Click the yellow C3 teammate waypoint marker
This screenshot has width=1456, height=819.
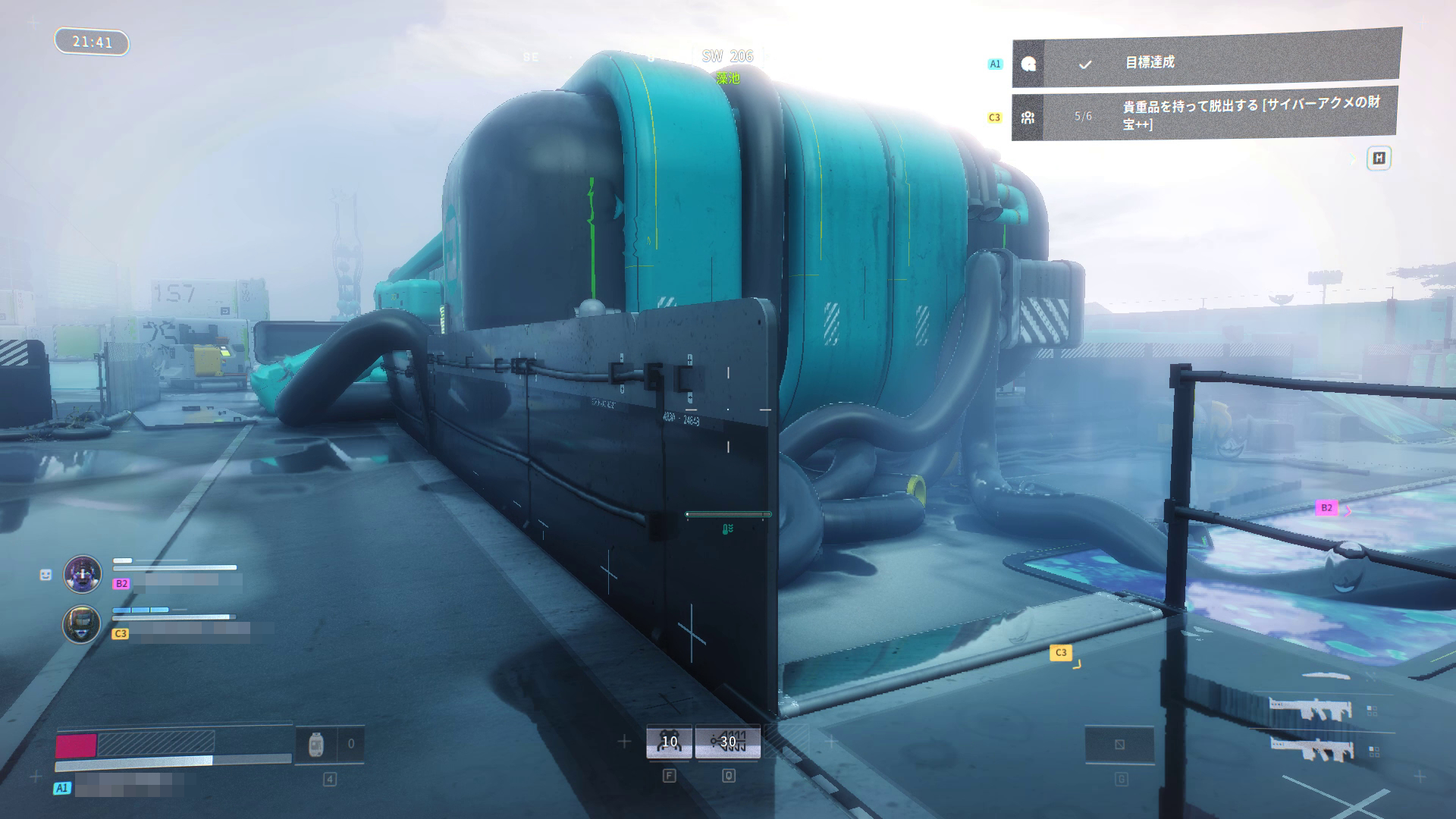(x=1061, y=652)
